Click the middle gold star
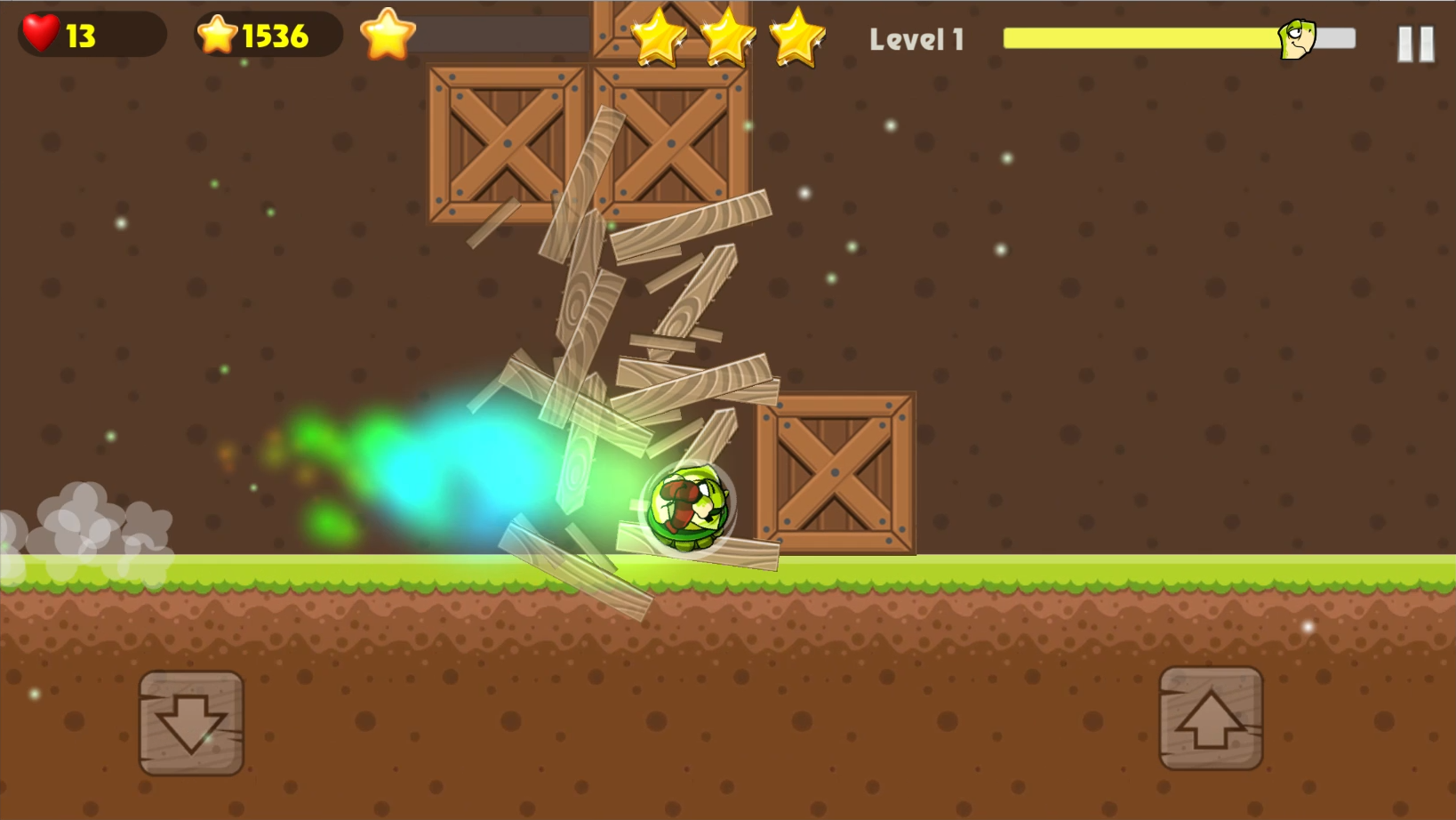Image resolution: width=1456 pixels, height=820 pixels. (729, 37)
